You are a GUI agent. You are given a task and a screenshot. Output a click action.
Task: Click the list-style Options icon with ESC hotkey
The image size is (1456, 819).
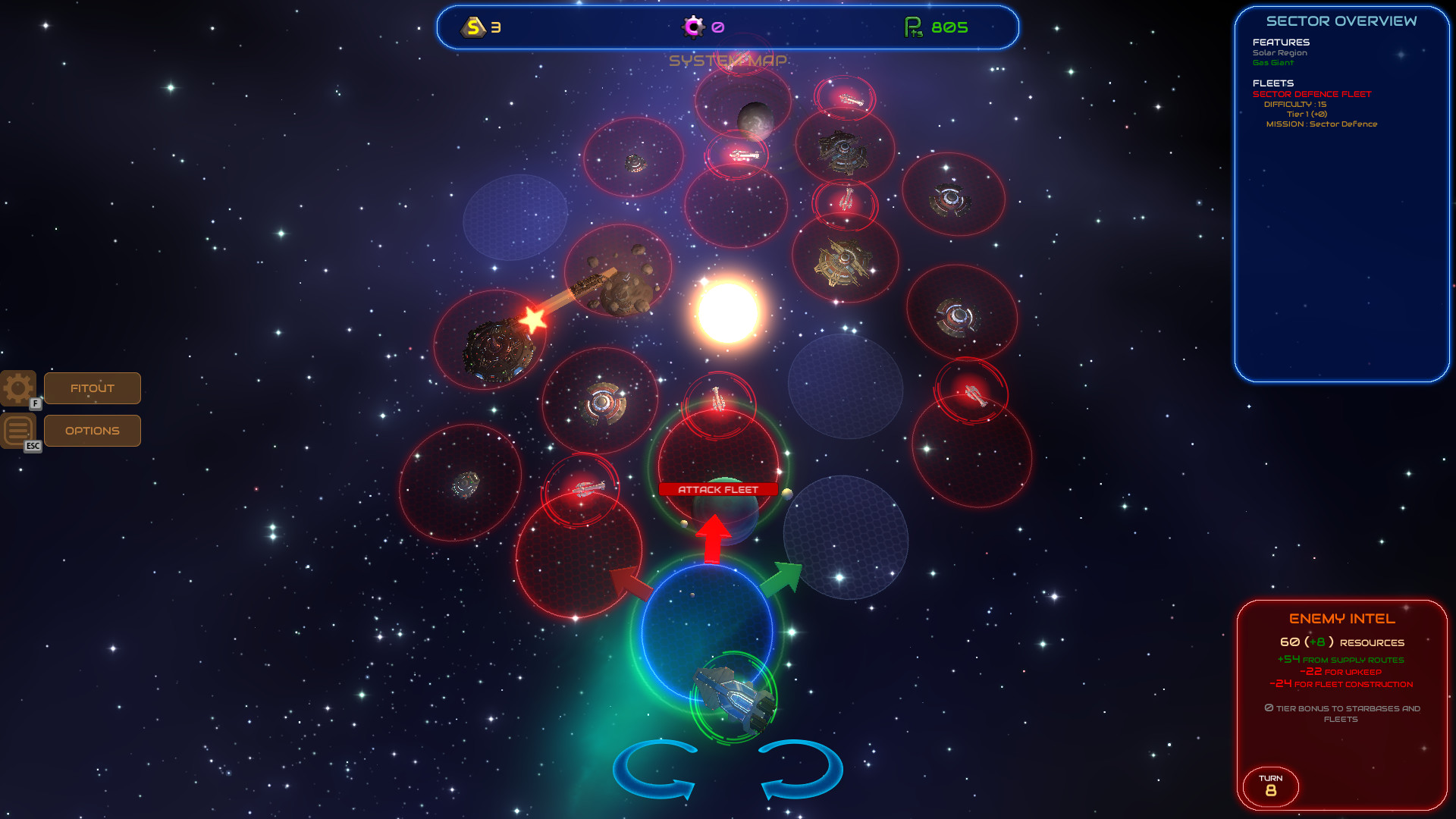[17, 430]
